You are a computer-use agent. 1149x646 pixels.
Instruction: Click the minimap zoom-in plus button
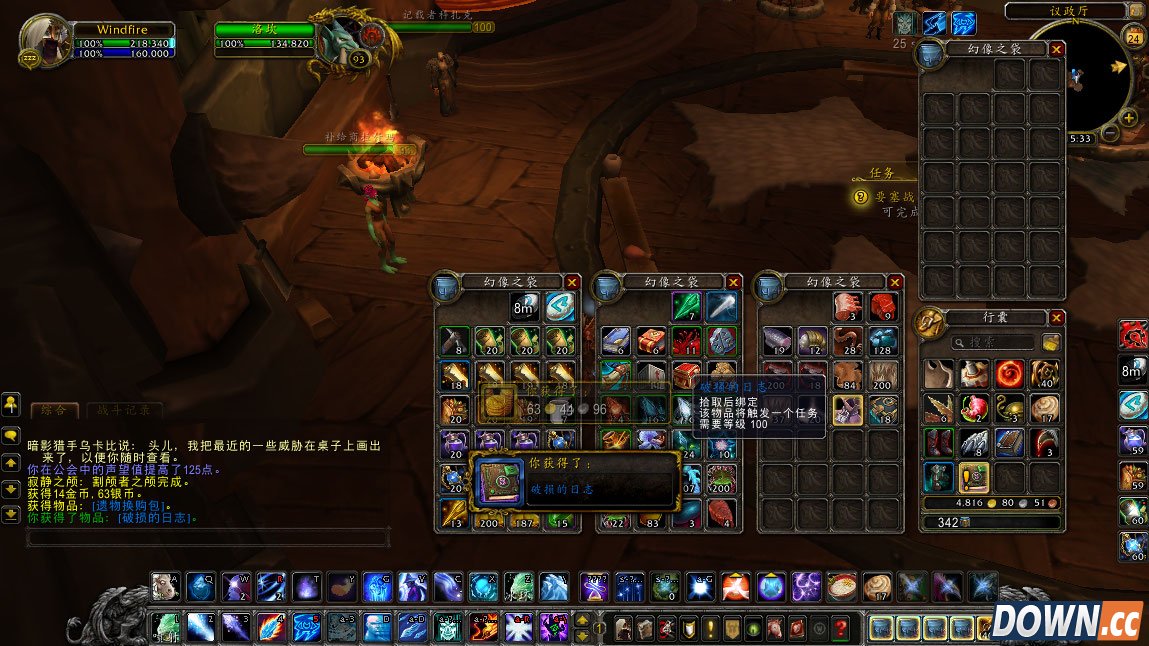coord(1129,118)
